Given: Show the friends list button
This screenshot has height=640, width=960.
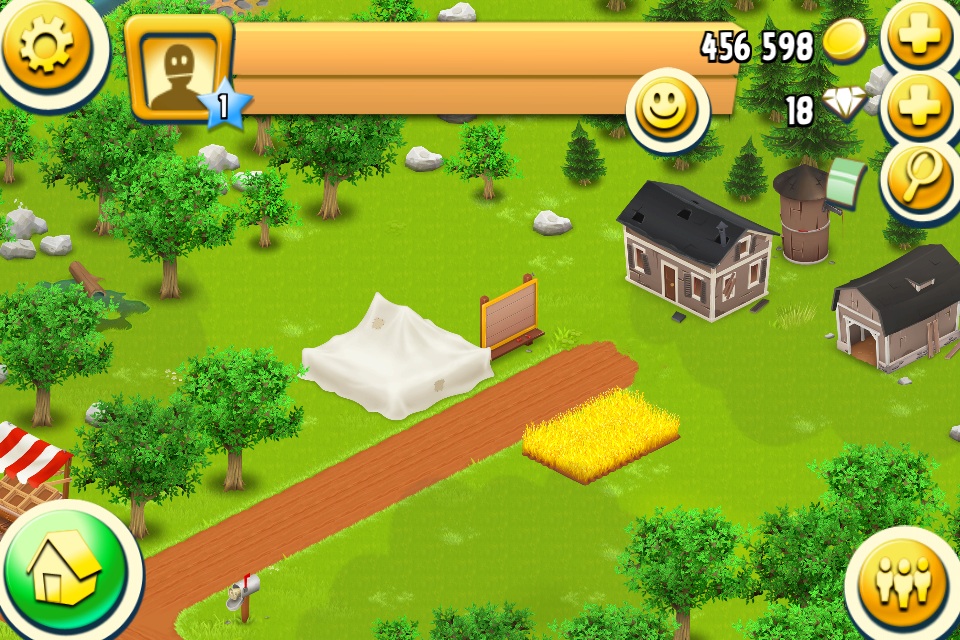Looking at the screenshot, I should pyautogui.click(x=903, y=580).
